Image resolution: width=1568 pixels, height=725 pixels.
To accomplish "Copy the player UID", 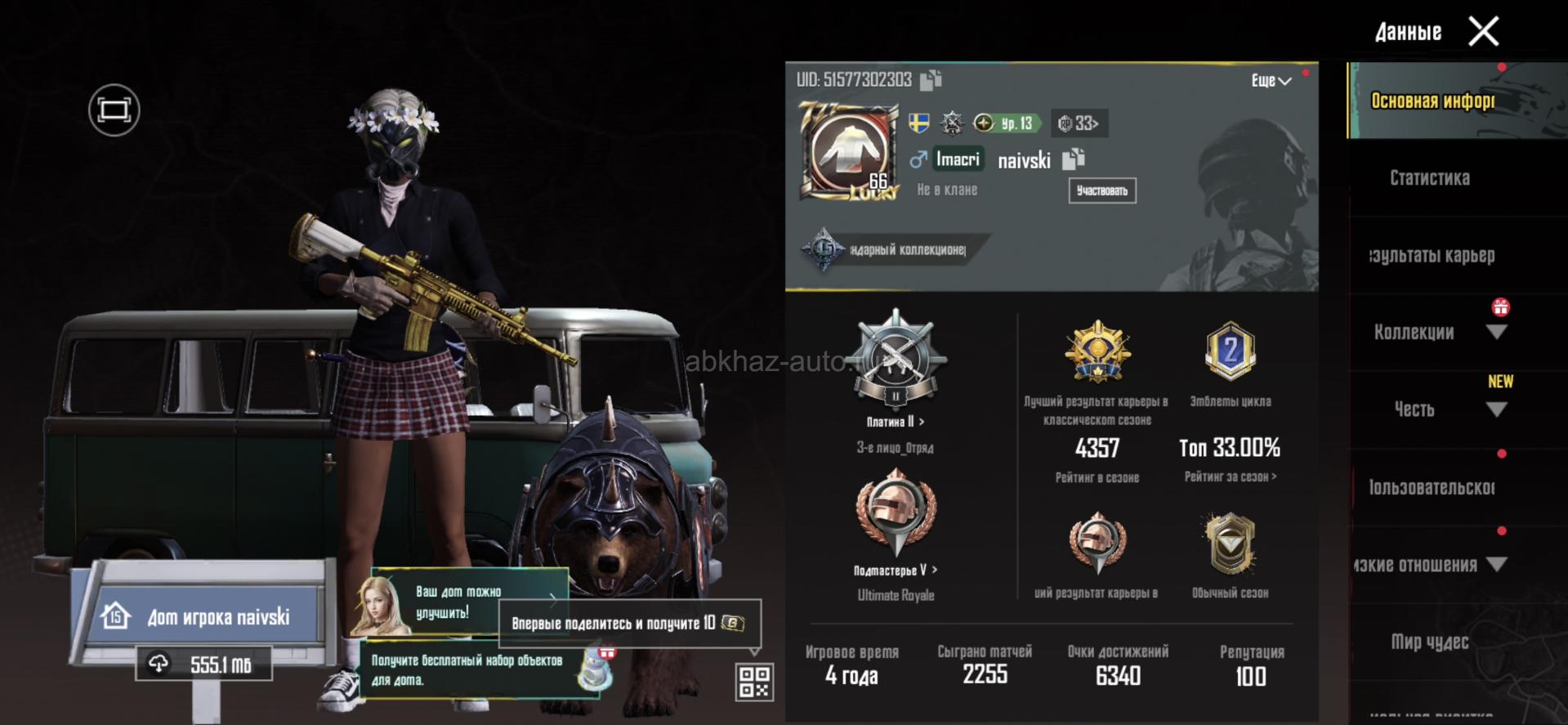I will (931, 80).
